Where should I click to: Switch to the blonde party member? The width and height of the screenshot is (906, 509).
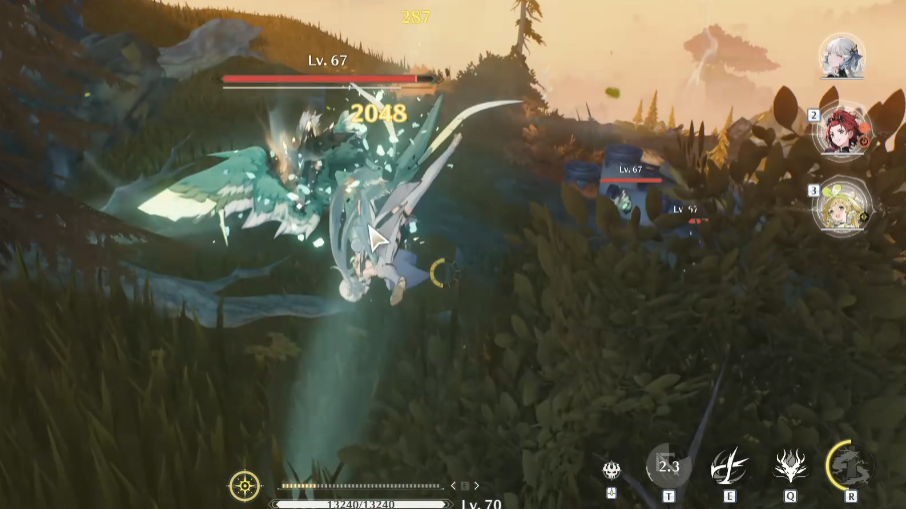843,205
